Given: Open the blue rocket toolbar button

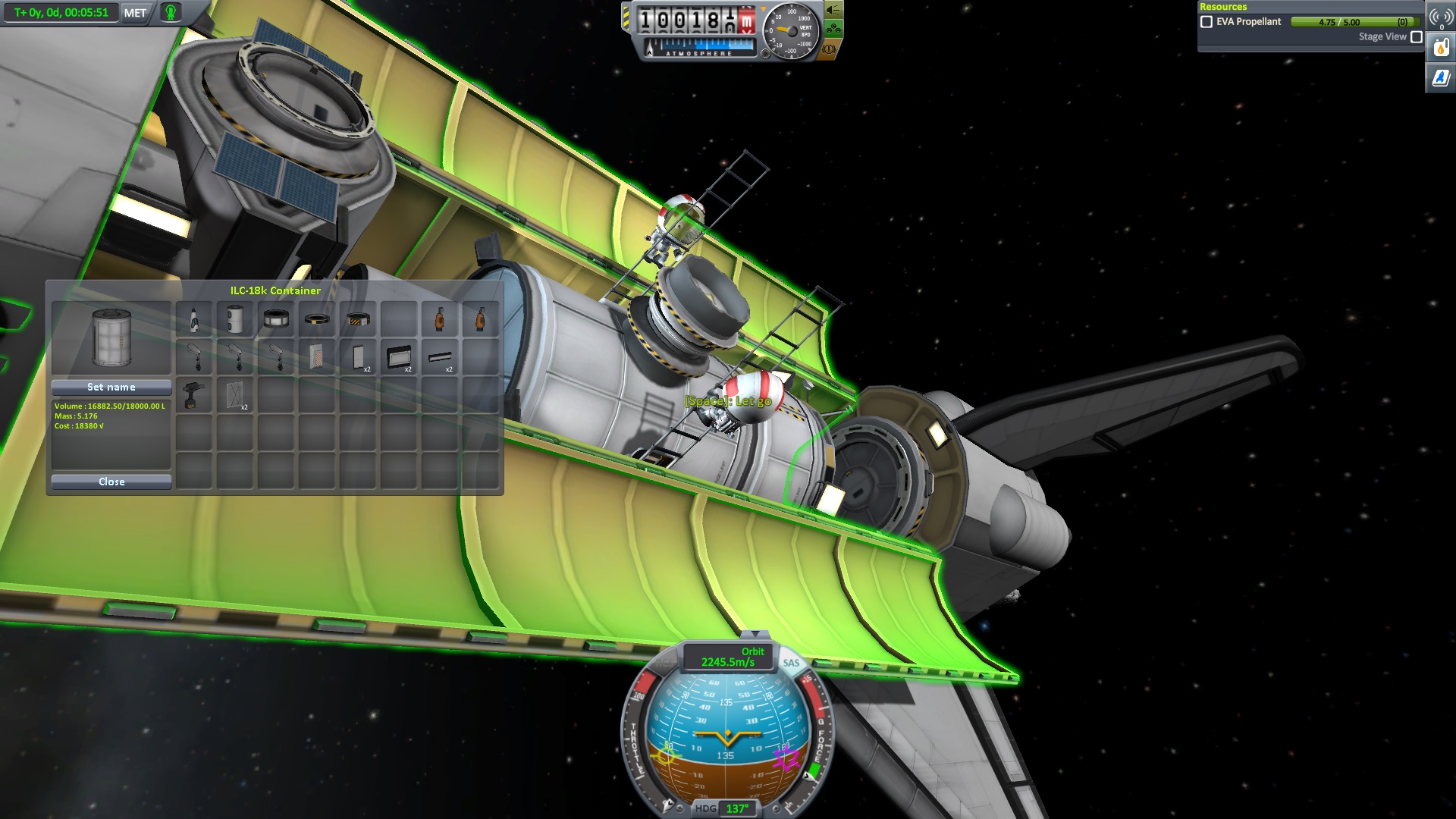Looking at the screenshot, I should tap(1441, 77).
